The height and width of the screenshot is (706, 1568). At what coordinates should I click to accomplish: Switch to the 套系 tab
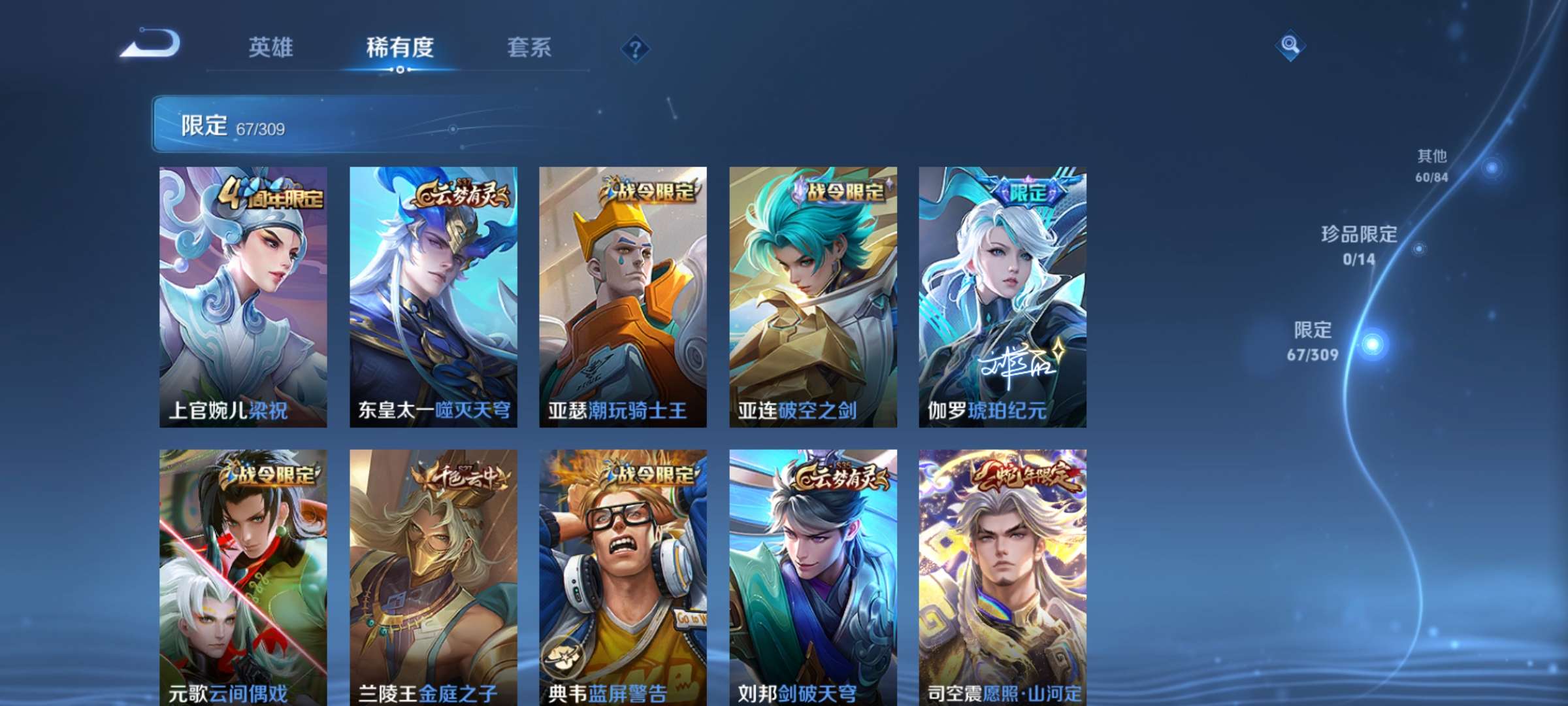[529, 46]
